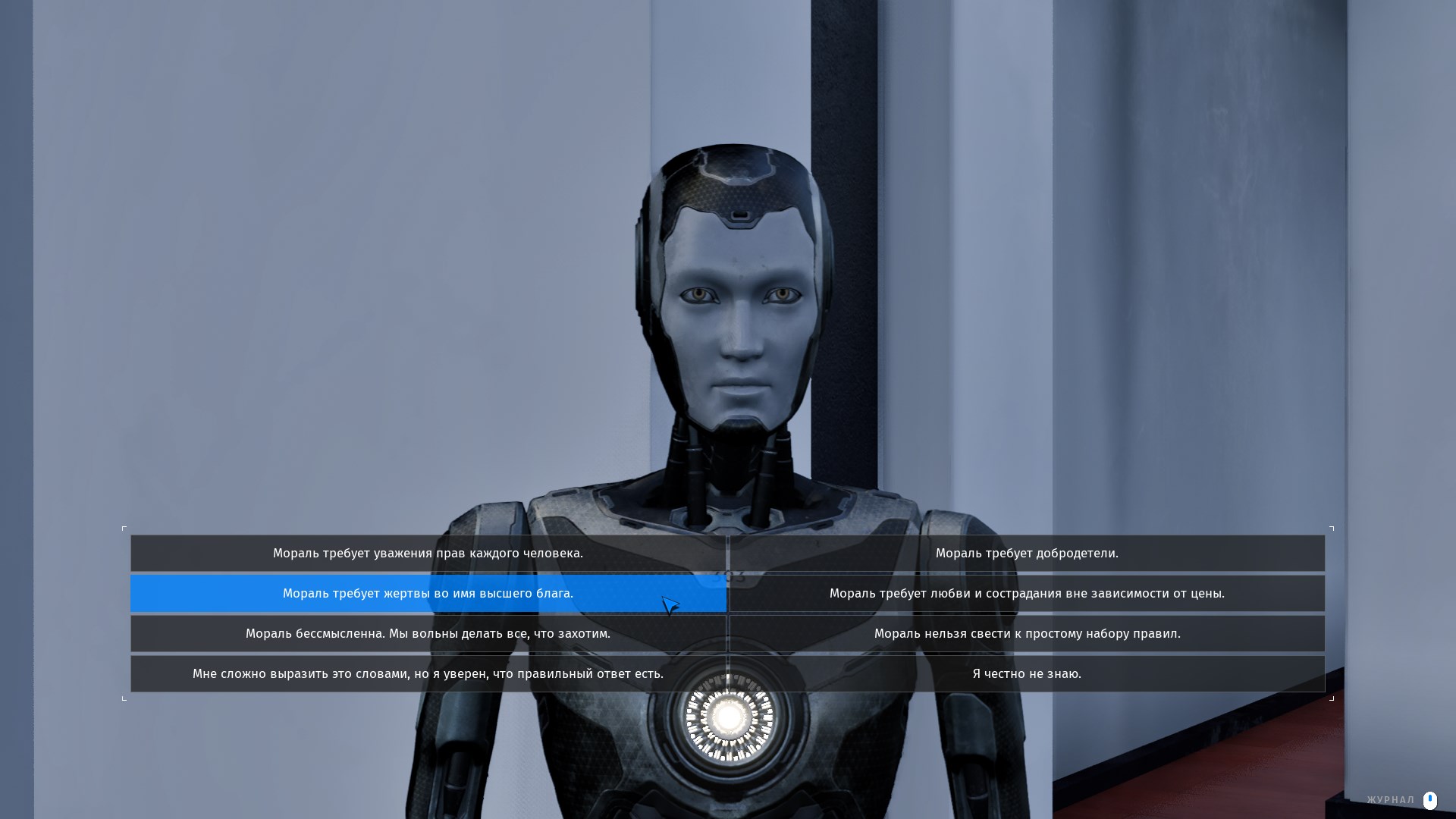Click the top-left corner bracket of the dialogue panel

[x=124, y=527]
